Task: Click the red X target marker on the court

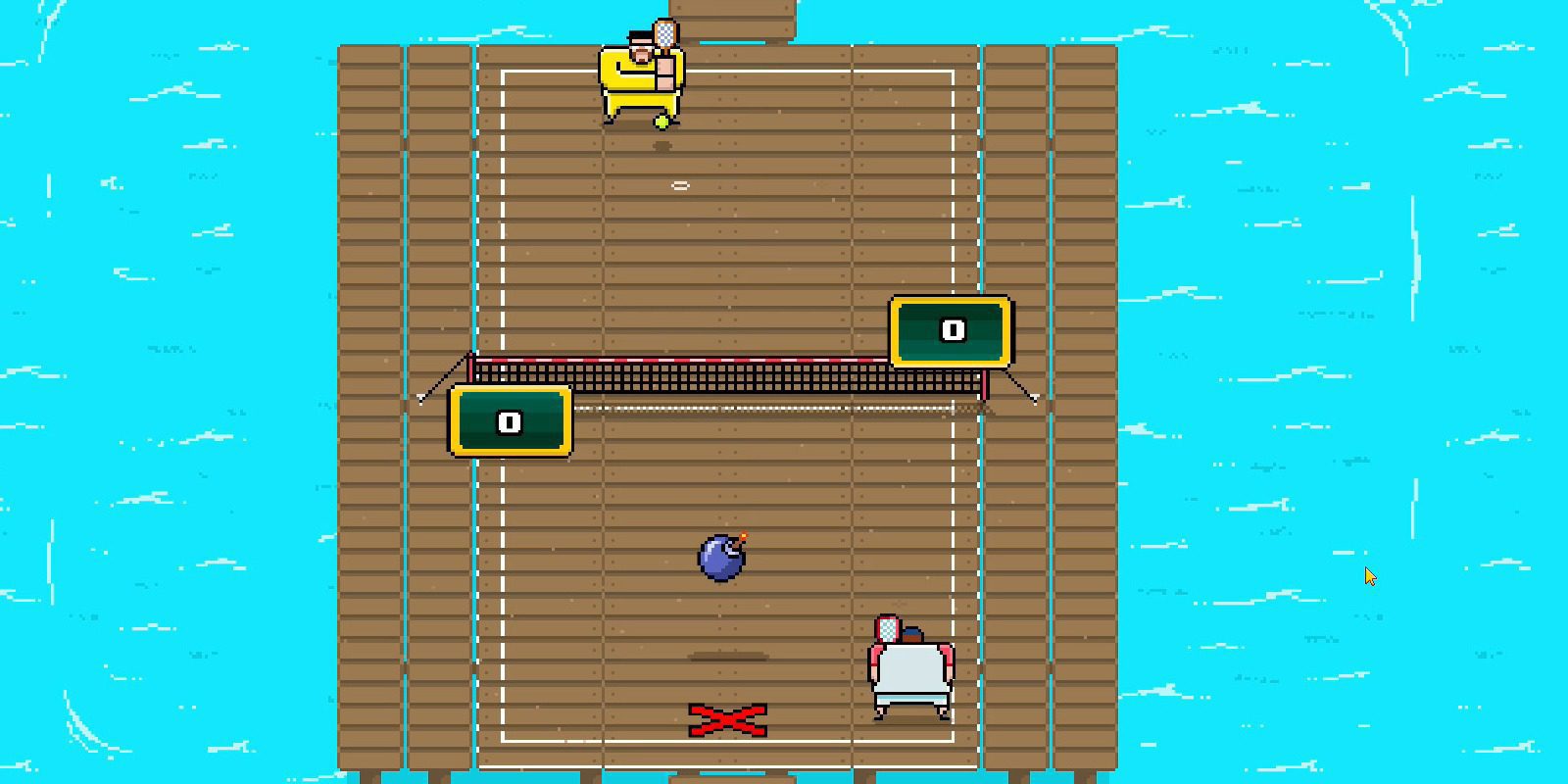Action: (x=727, y=719)
